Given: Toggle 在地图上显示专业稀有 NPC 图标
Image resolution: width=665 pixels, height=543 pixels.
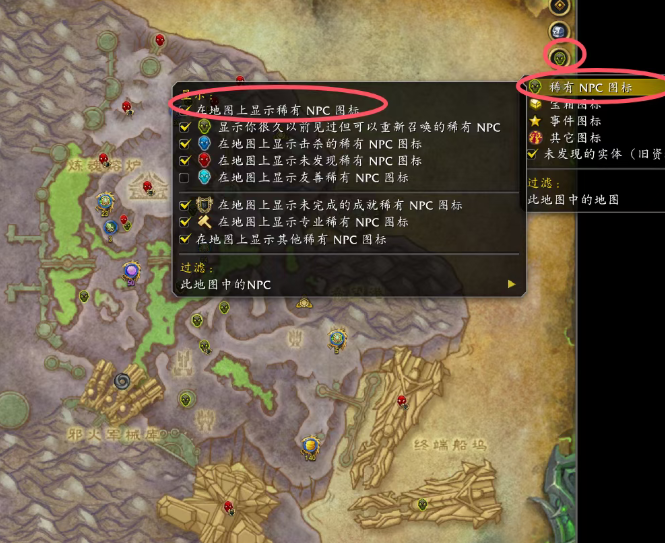Looking at the screenshot, I should point(184,222).
